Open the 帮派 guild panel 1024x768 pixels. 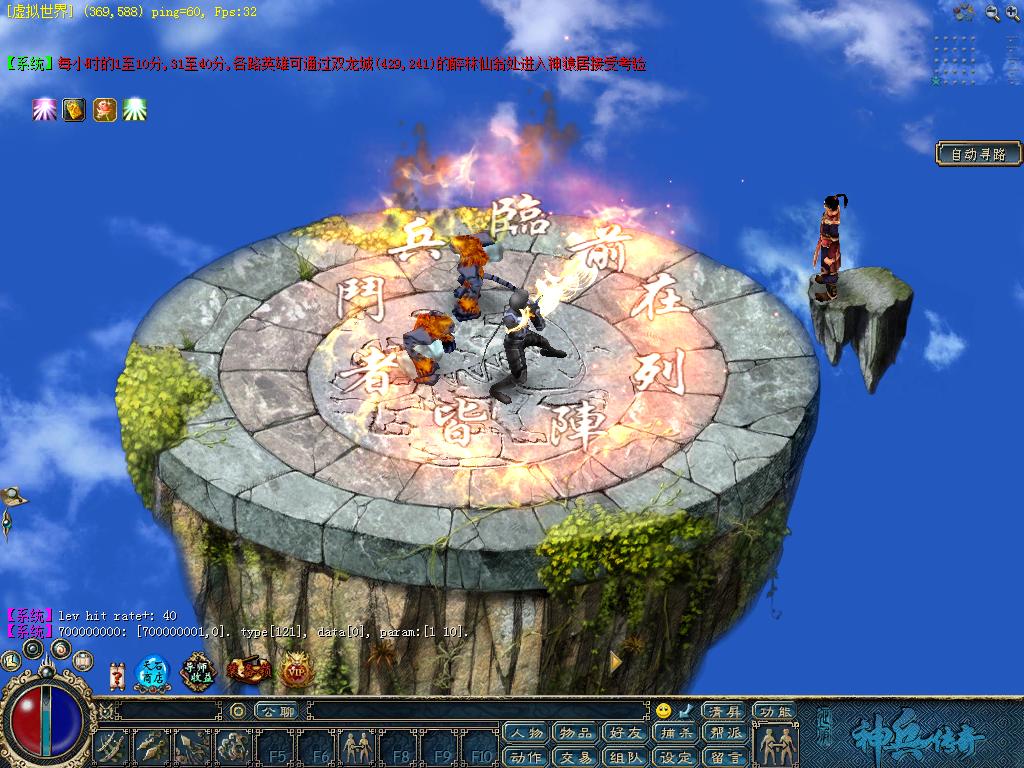[726, 733]
